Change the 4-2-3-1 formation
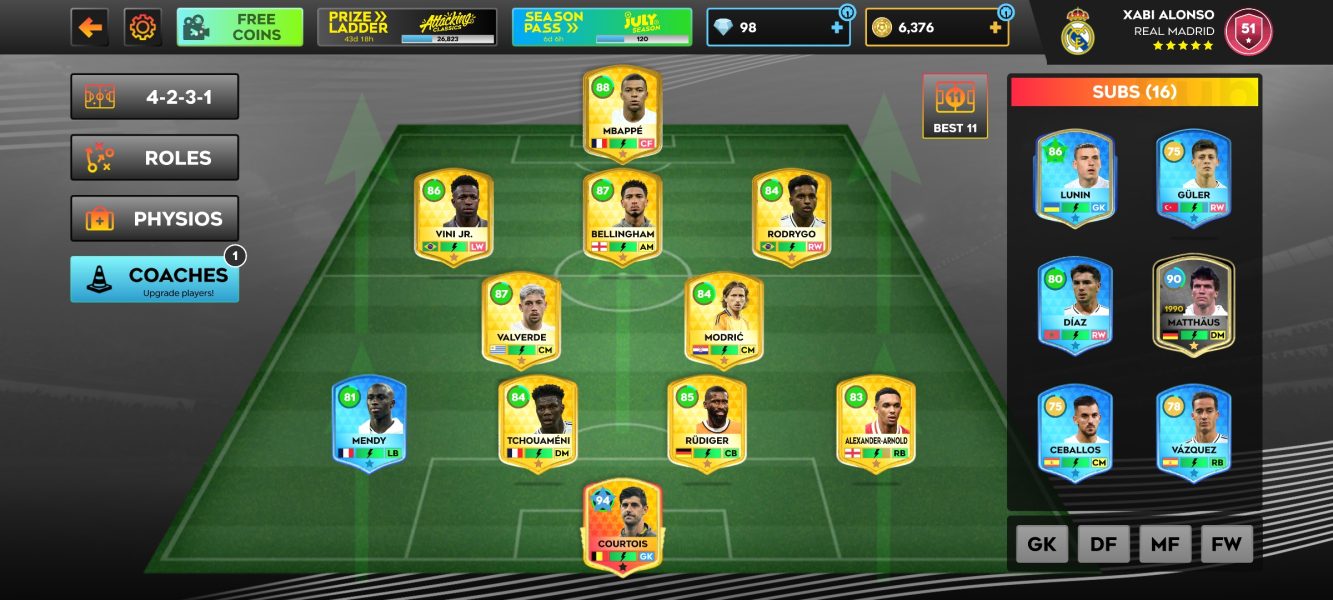1333x600 pixels. click(x=154, y=97)
